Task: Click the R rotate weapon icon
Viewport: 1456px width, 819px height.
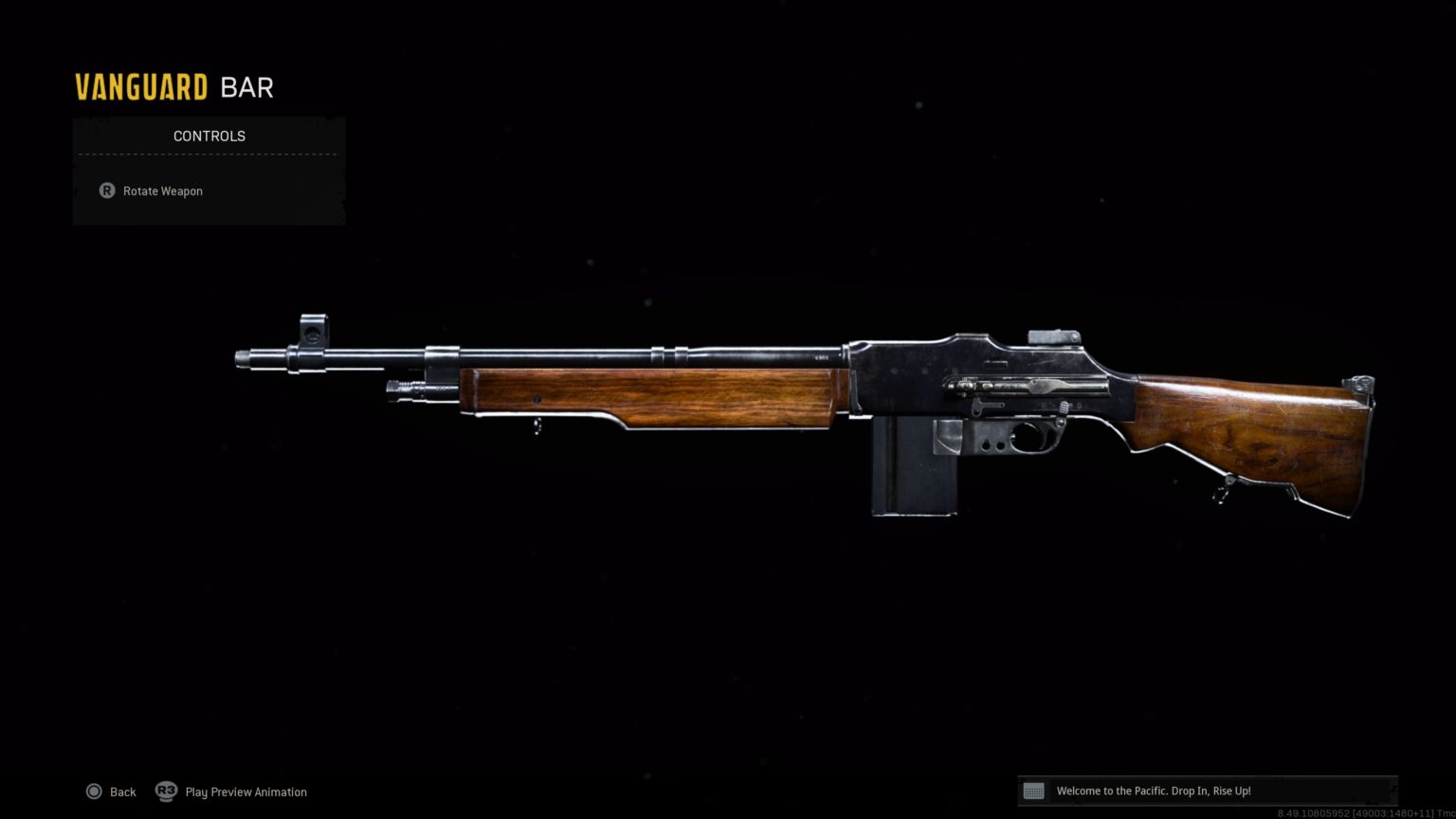Action: (x=106, y=191)
